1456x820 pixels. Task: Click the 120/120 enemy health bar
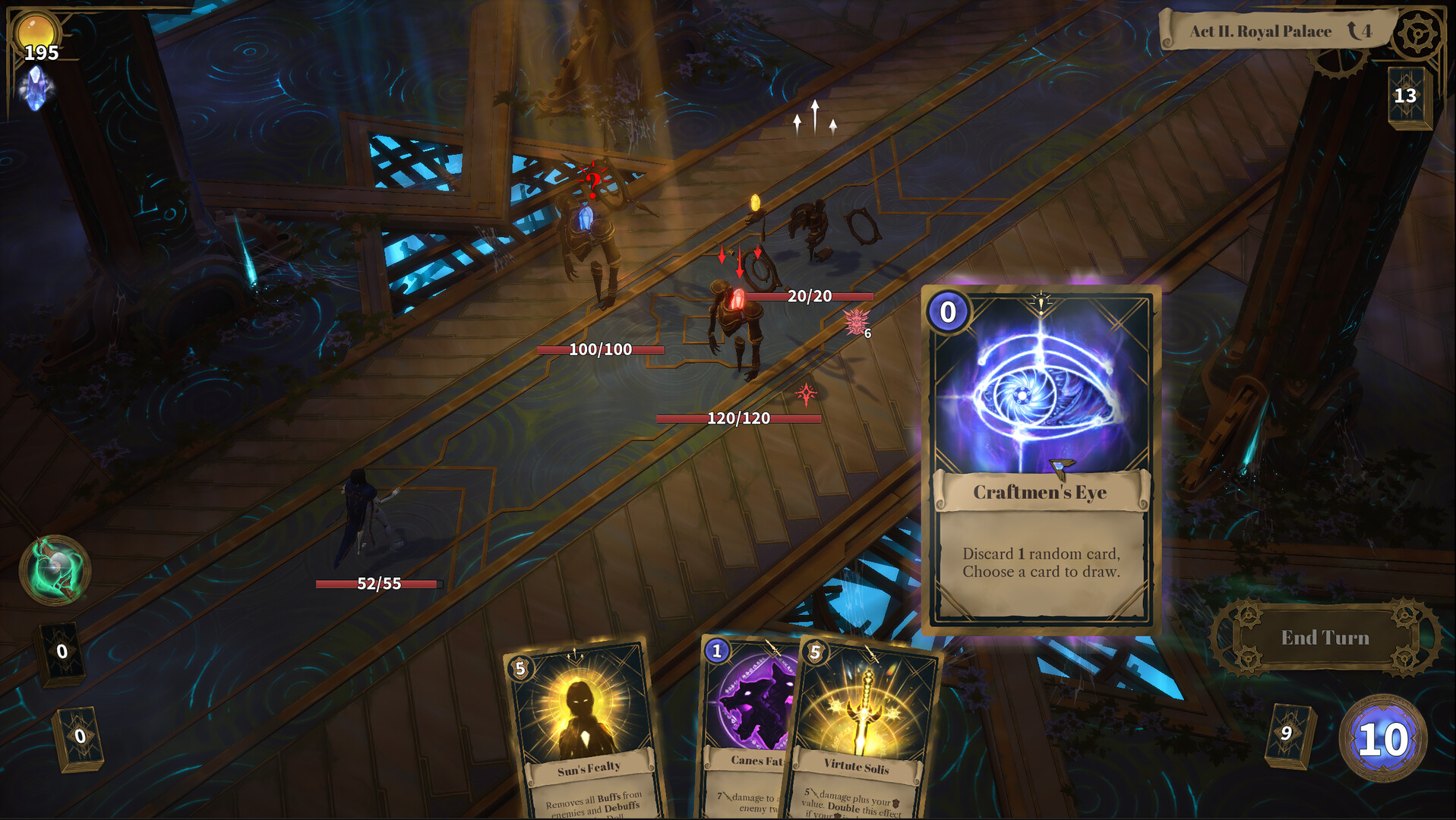tap(737, 418)
